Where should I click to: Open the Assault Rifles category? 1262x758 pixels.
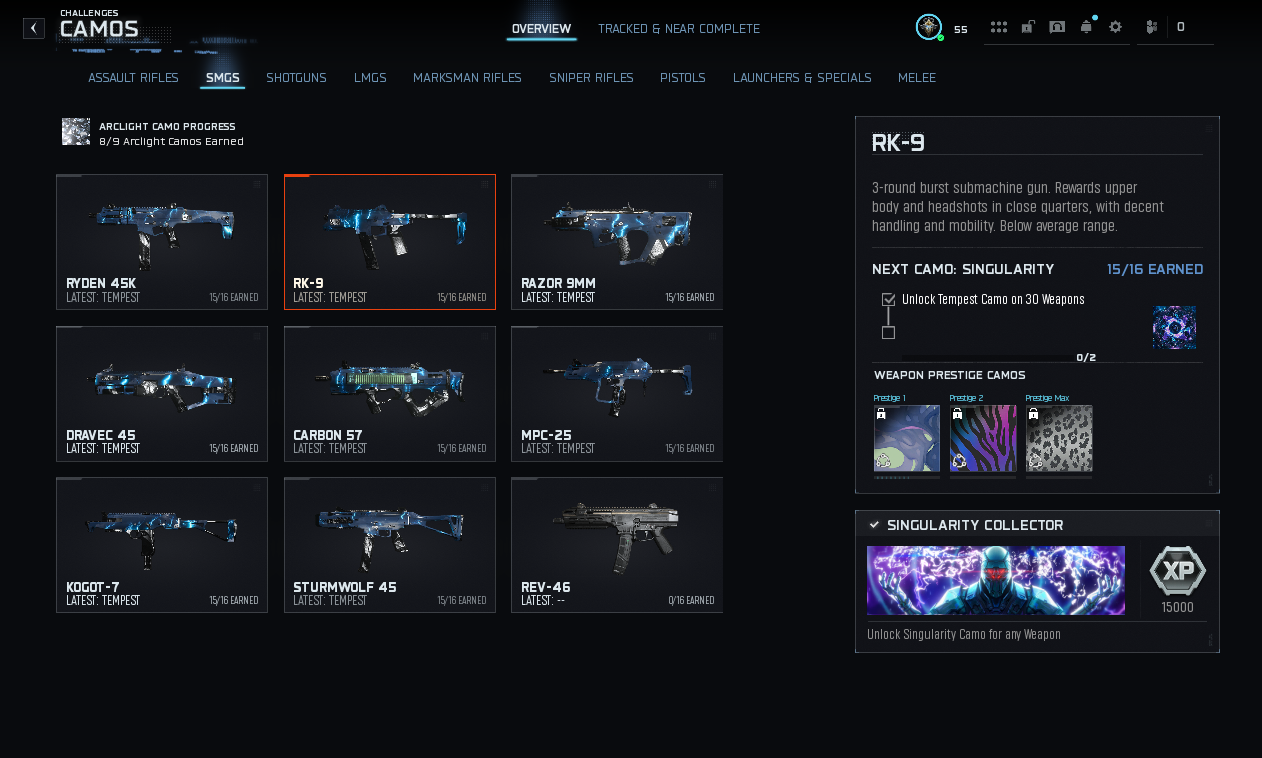coord(133,78)
